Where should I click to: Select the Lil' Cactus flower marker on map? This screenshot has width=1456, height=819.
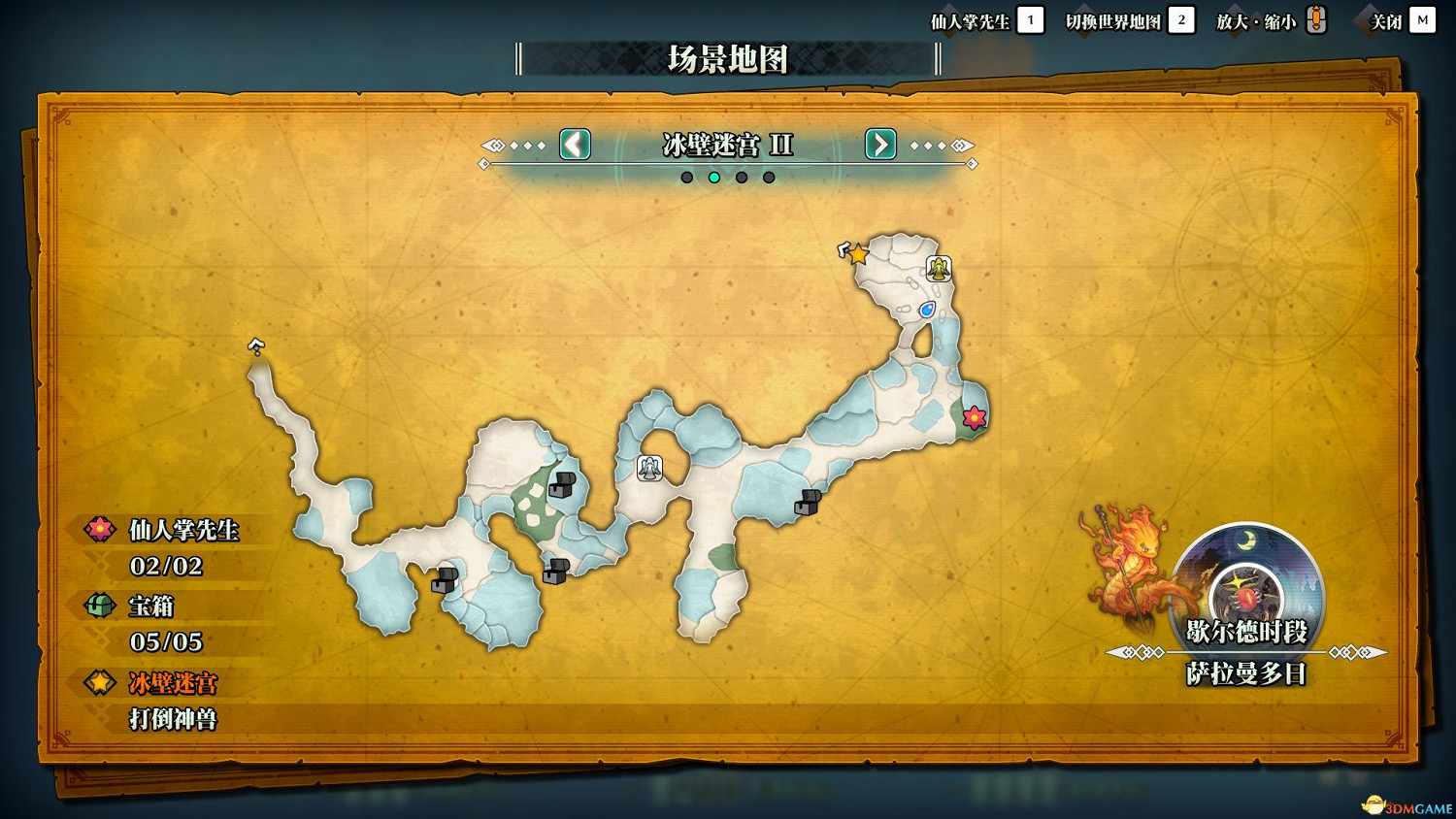[974, 417]
